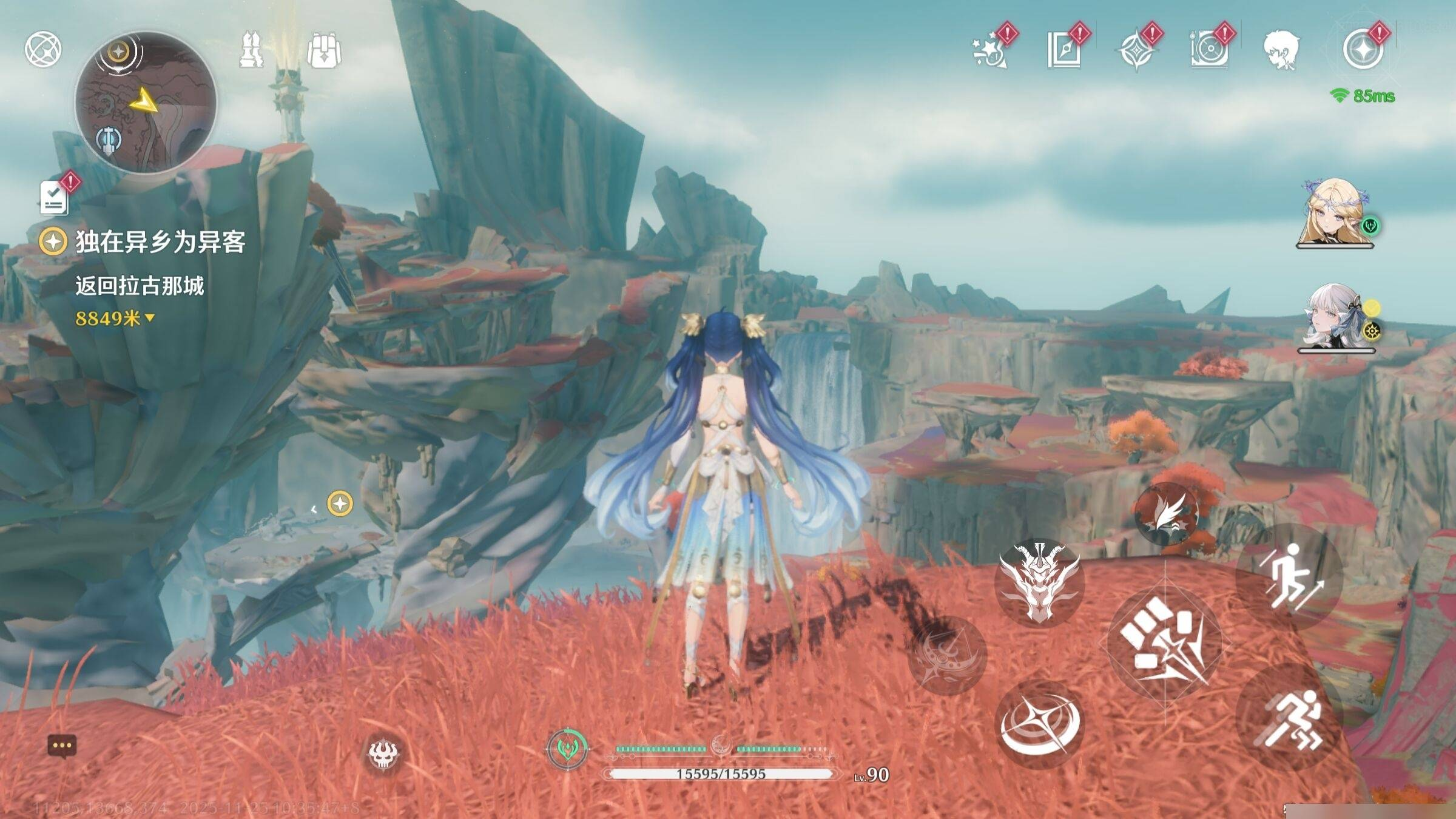Viewport: 1456px width, 819px height.
Task: Tap the globe icon beside the minimap
Action: 42,49
